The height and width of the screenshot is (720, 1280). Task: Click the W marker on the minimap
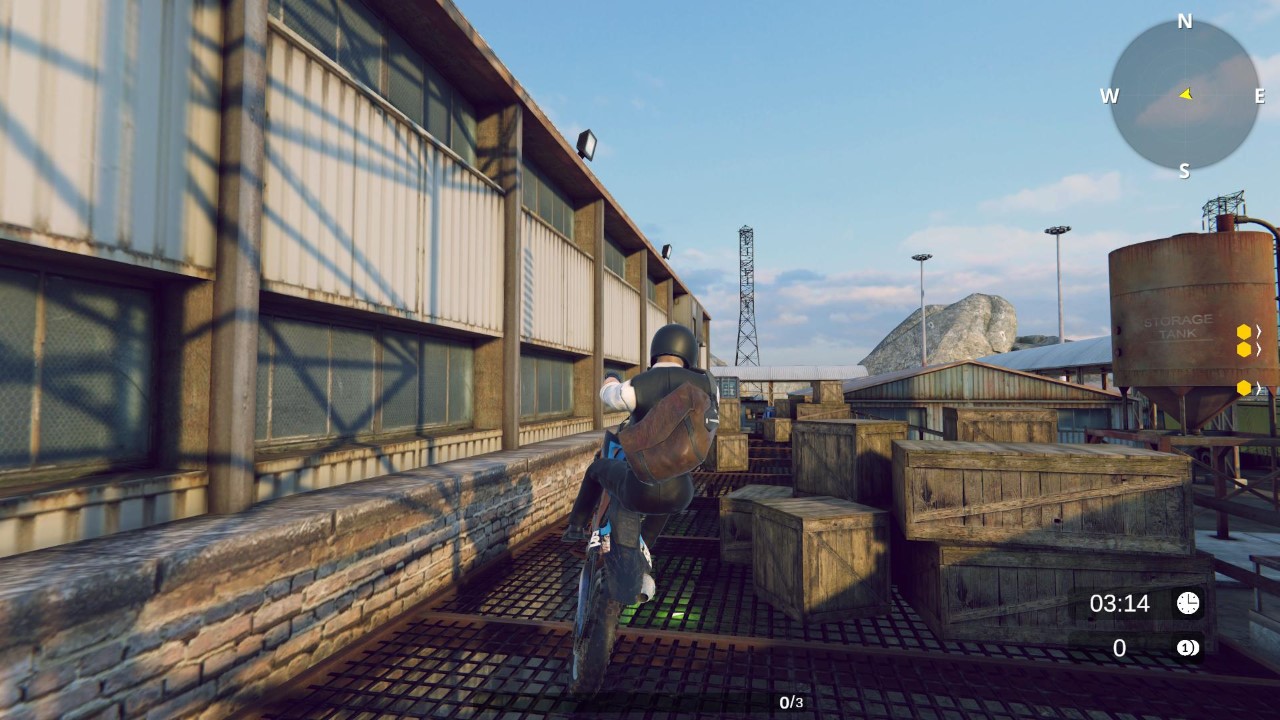click(1110, 96)
